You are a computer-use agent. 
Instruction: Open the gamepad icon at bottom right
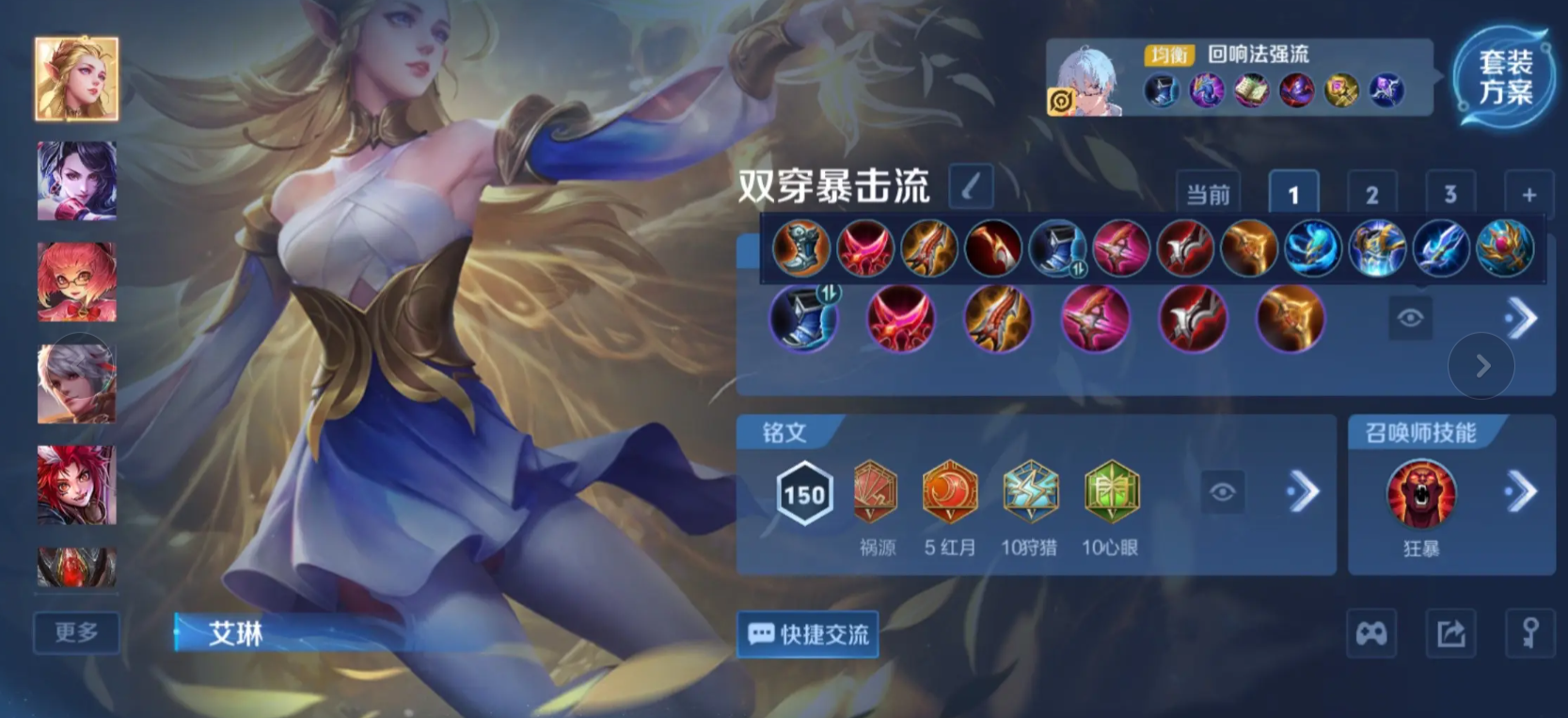point(1372,633)
